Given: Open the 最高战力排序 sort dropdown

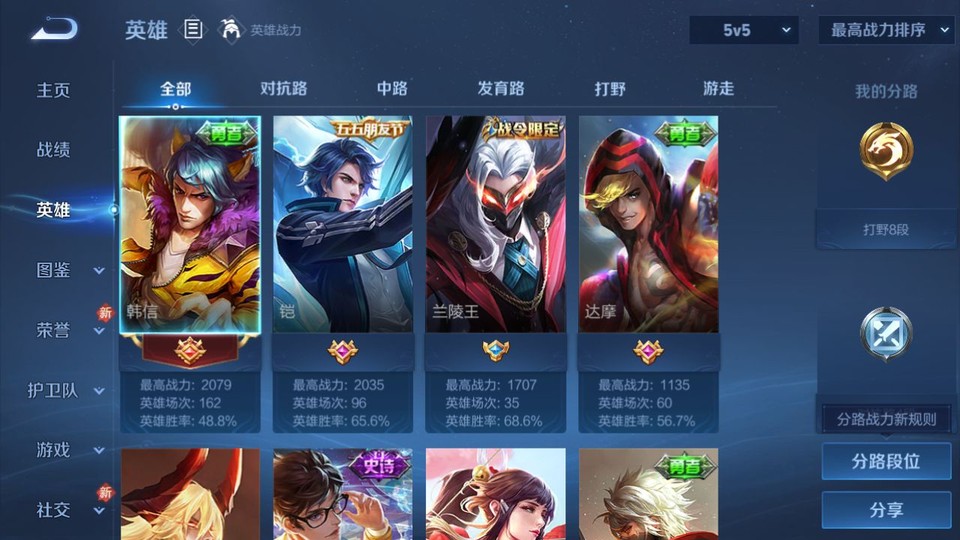Looking at the screenshot, I should pos(886,30).
